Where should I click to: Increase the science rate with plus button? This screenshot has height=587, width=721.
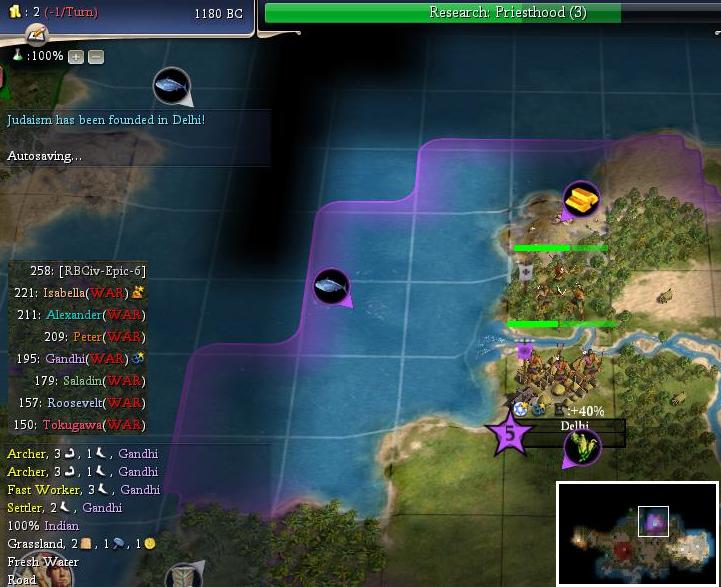click(x=76, y=57)
